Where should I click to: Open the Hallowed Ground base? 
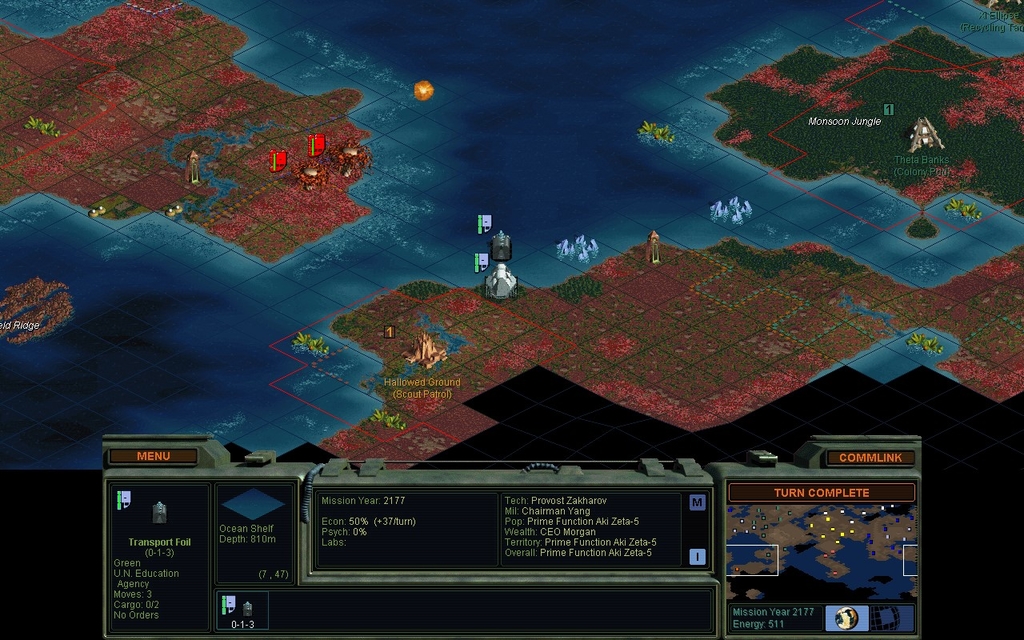[427, 349]
